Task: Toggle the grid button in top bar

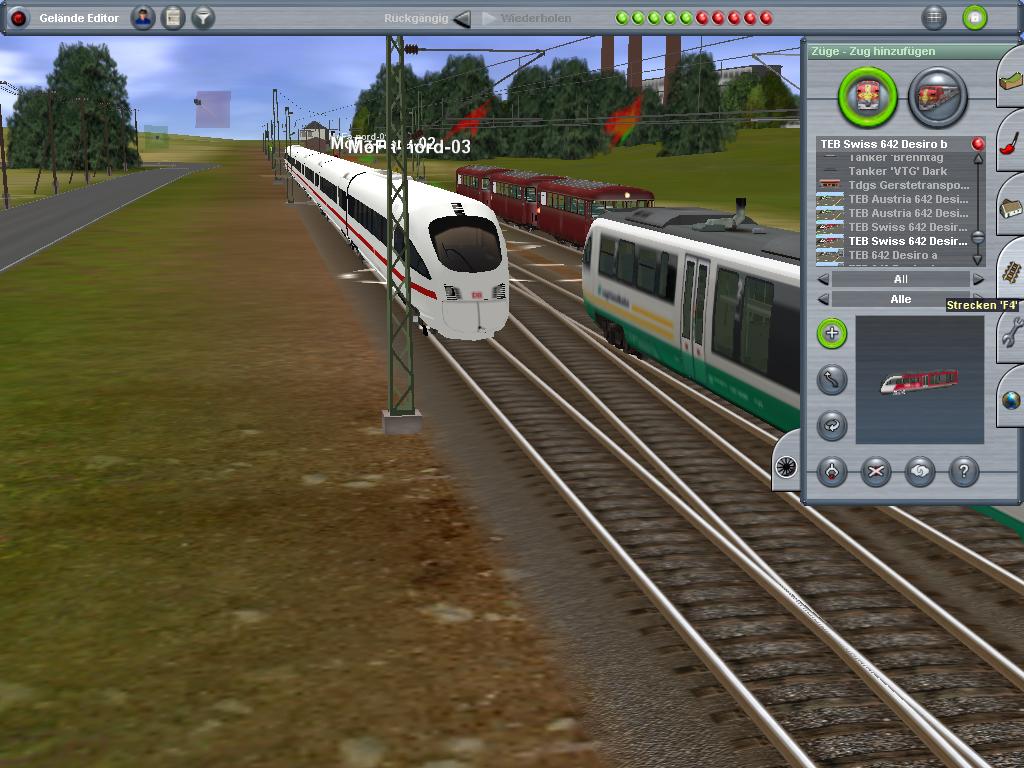Action: click(x=933, y=18)
